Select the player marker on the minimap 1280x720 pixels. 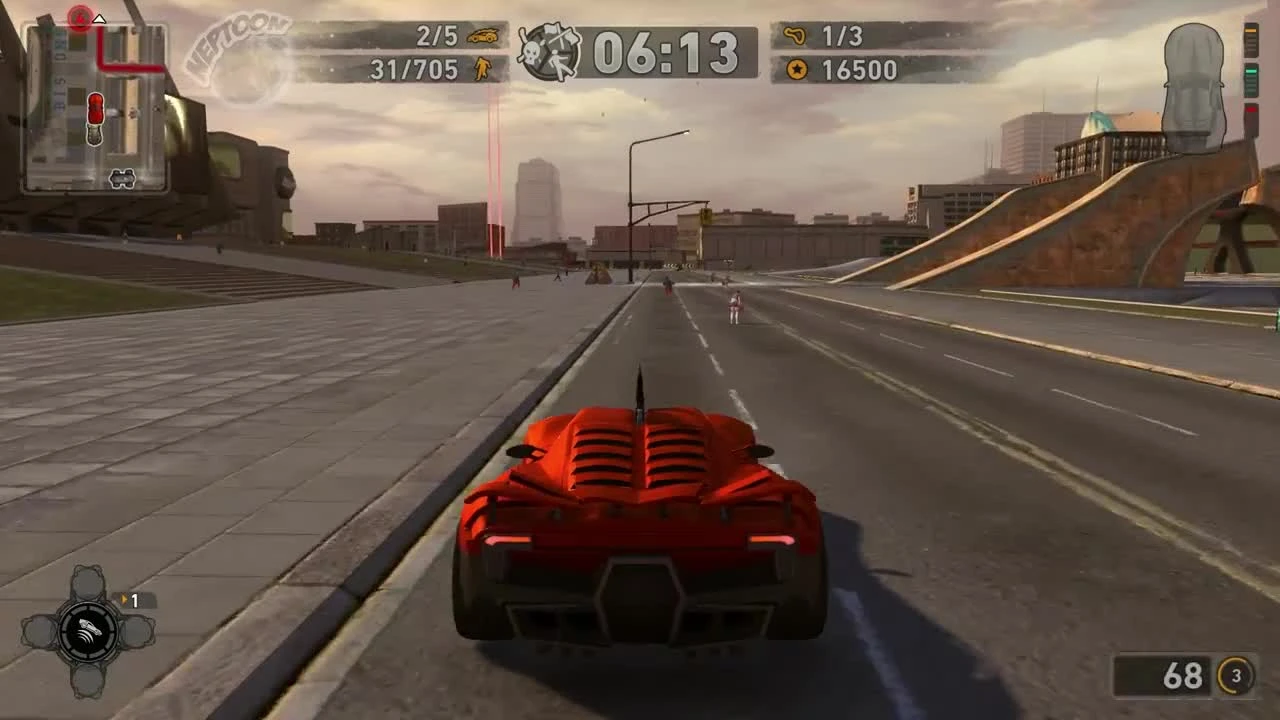click(97, 112)
